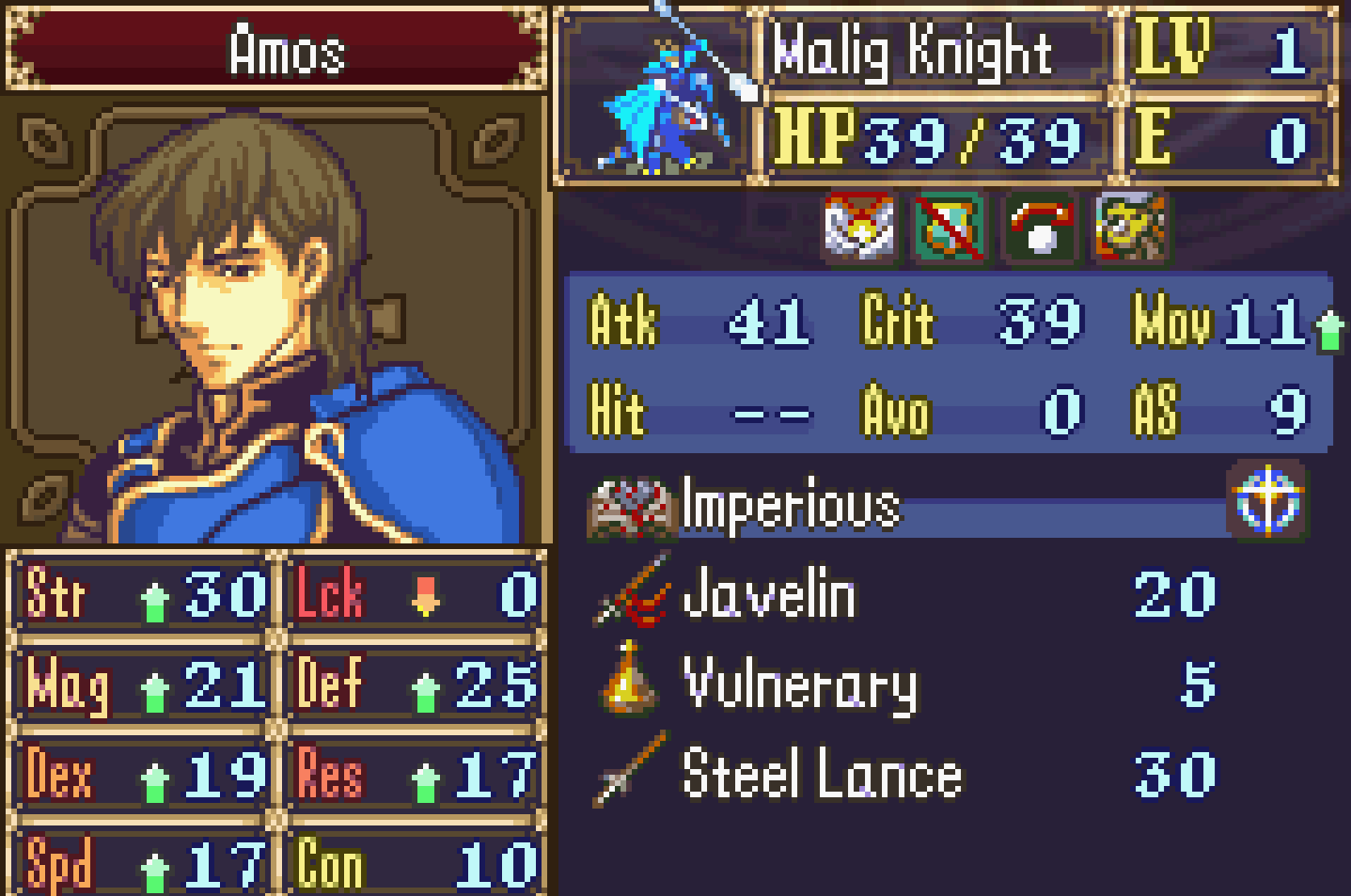
Task: Inspect the yellow star skill icon
Action: (x=1129, y=227)
